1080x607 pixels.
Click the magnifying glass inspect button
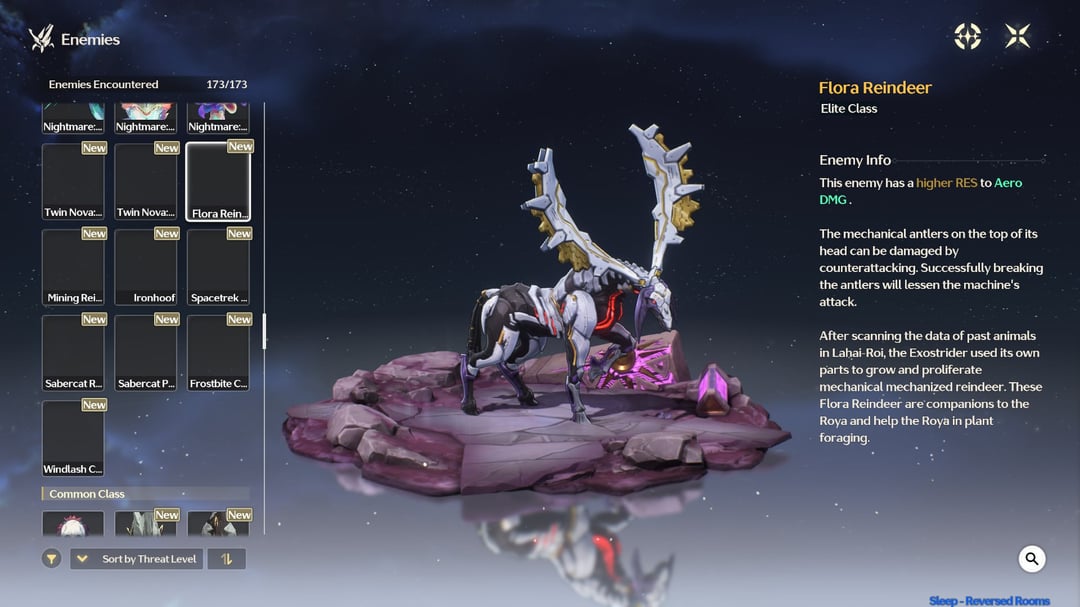[x=1032, y=559]
